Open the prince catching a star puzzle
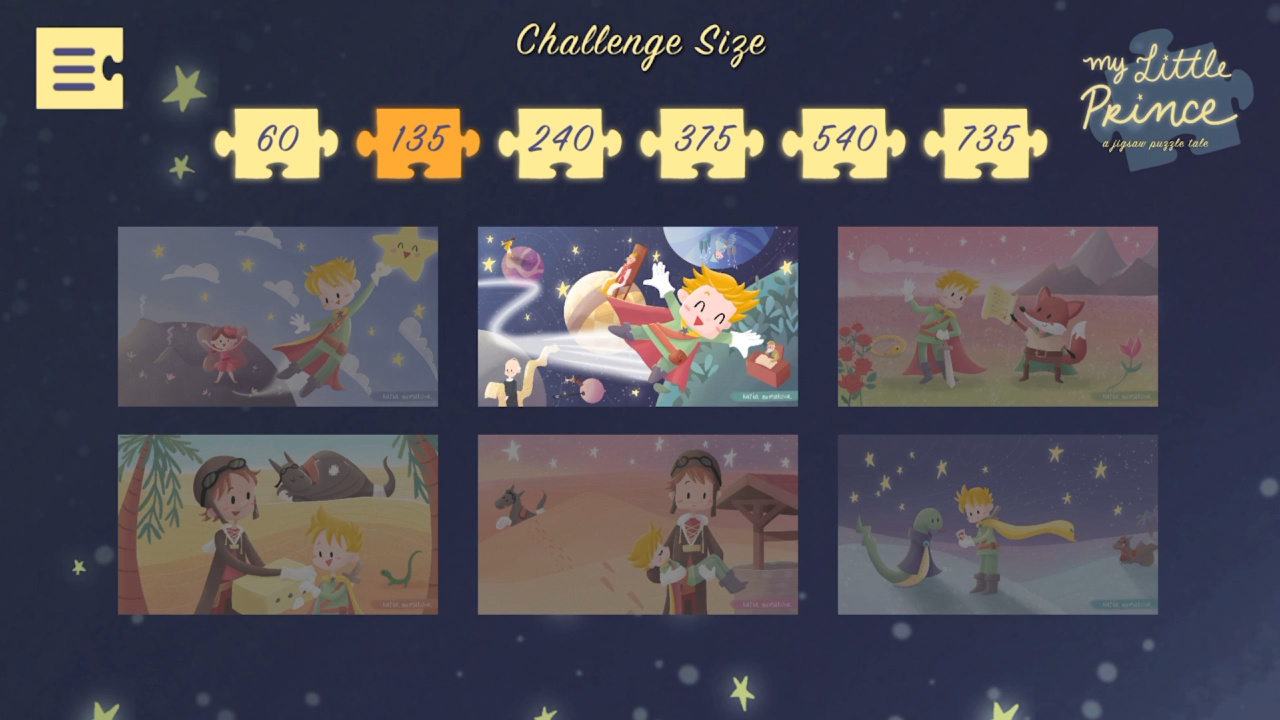1280x720 pixels. coord(277,316)
